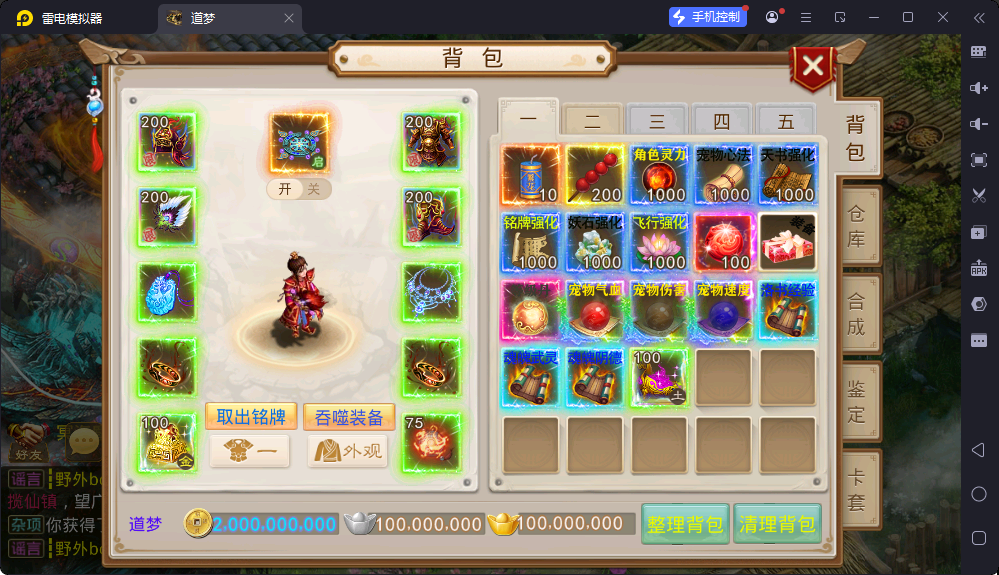Select the 飞行强化 lotus item

tap(659, 241)
